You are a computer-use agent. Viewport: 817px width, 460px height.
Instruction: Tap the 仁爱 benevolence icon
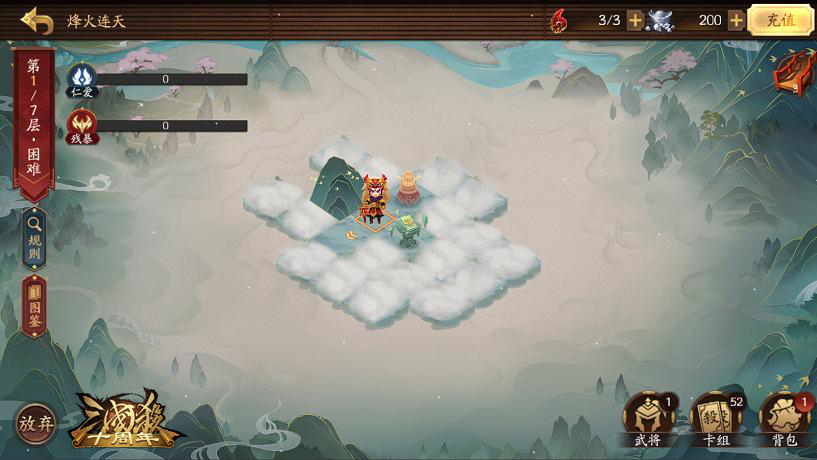(x=82, y=79)
